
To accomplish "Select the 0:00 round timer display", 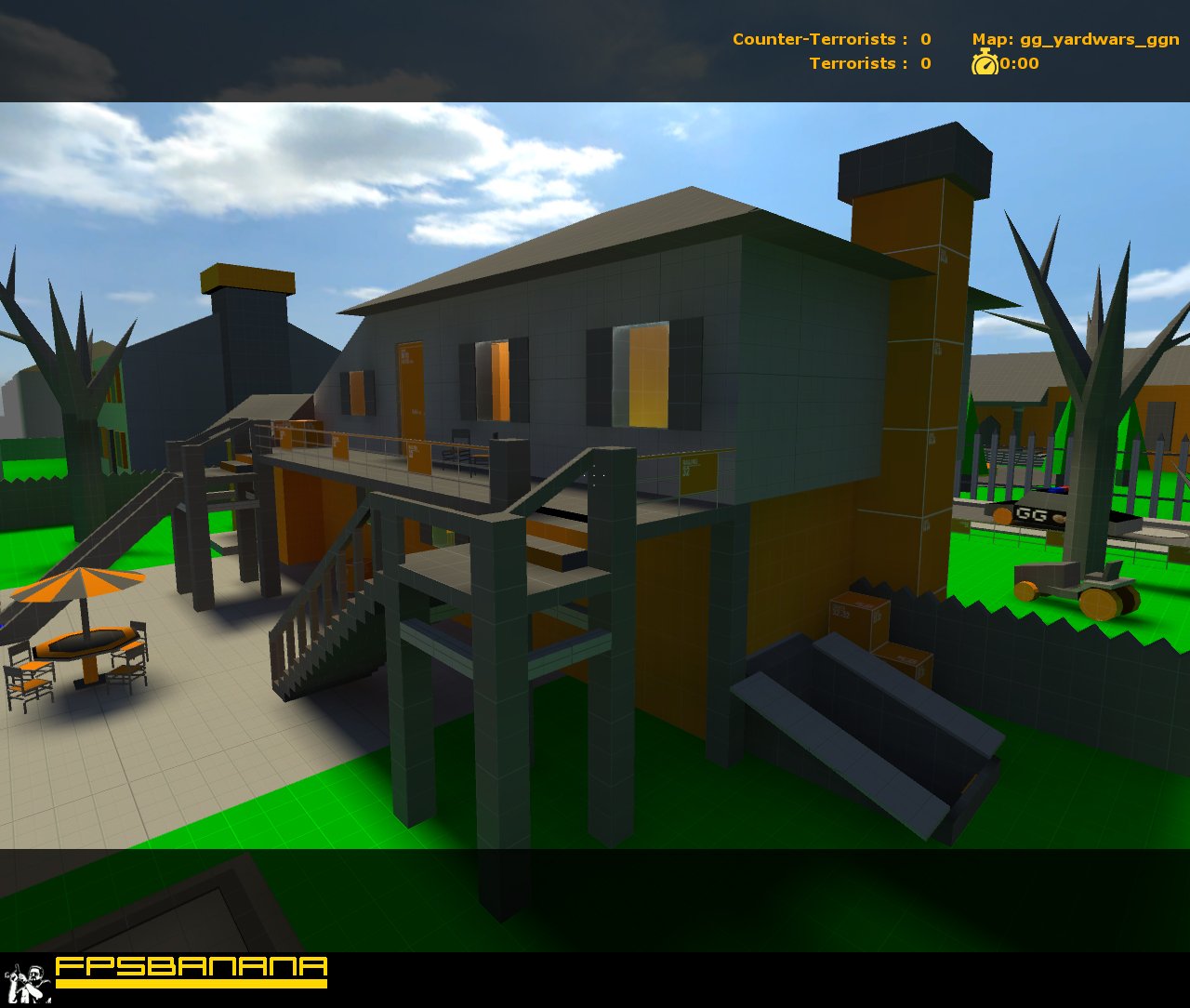I will 1017,64.
